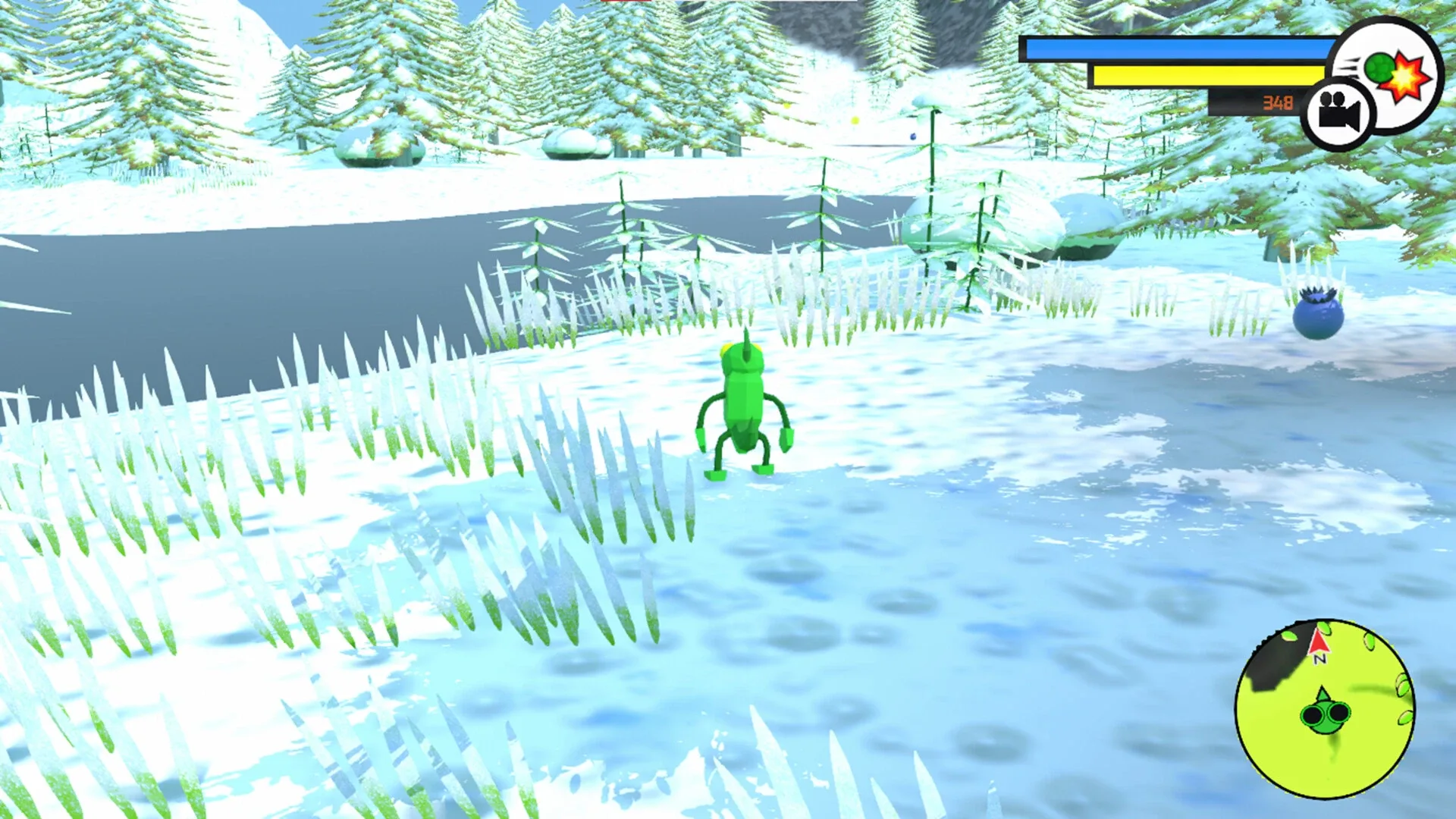Open the score counter details
This screenshot has width=1456, height=819.
[1279, 102]
